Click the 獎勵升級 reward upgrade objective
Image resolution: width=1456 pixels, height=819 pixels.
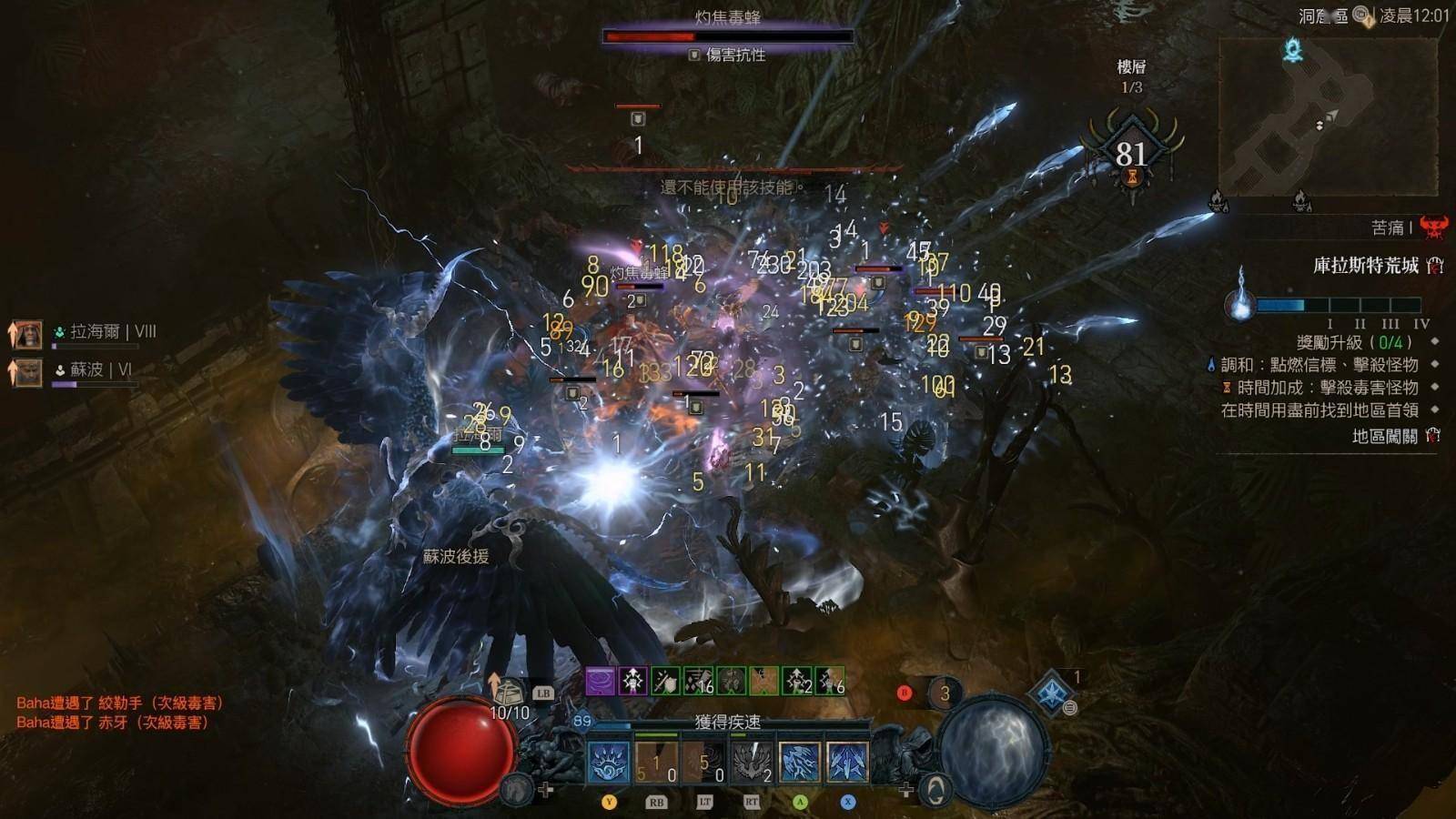click(1354, 342)
